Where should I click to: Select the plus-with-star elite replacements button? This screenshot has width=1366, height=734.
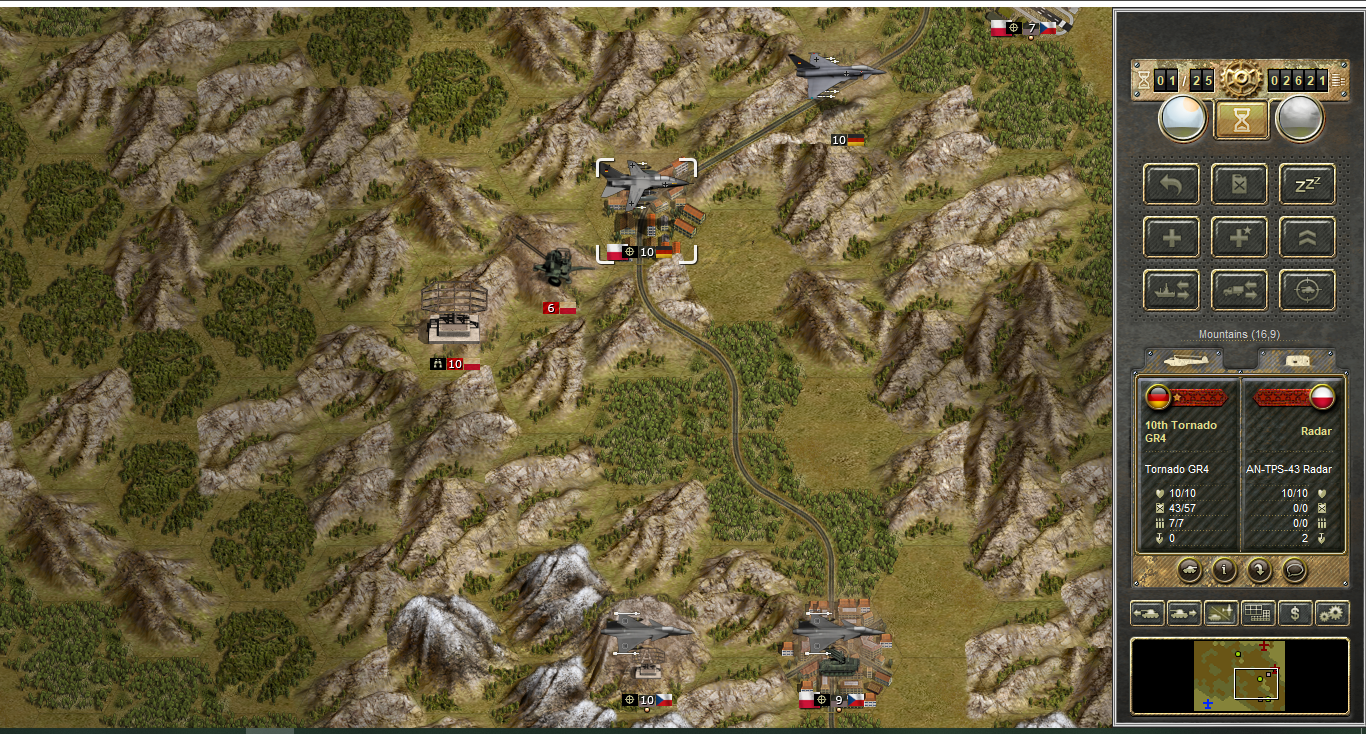coord(1239,237)
